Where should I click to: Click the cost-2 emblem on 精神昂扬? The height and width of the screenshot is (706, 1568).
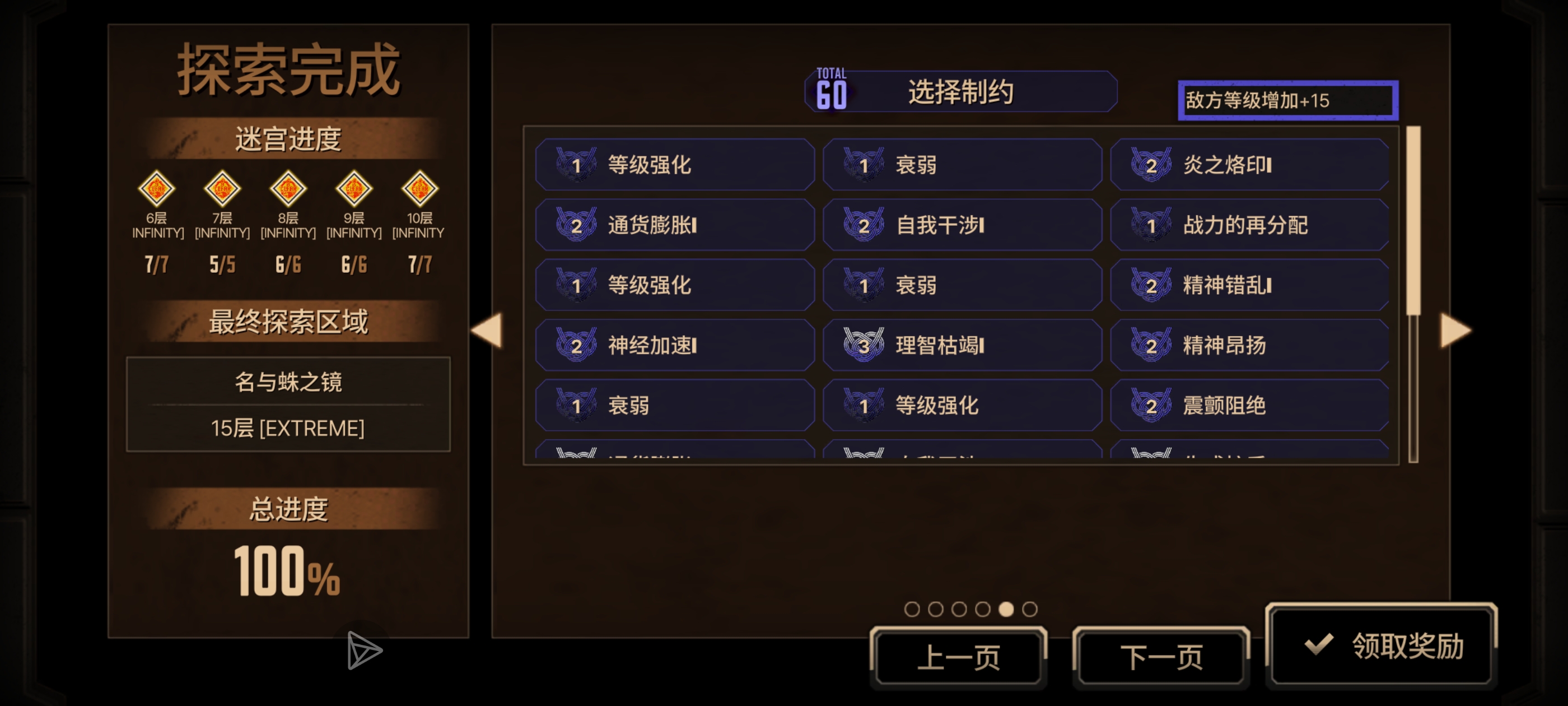pos(1154,345)
